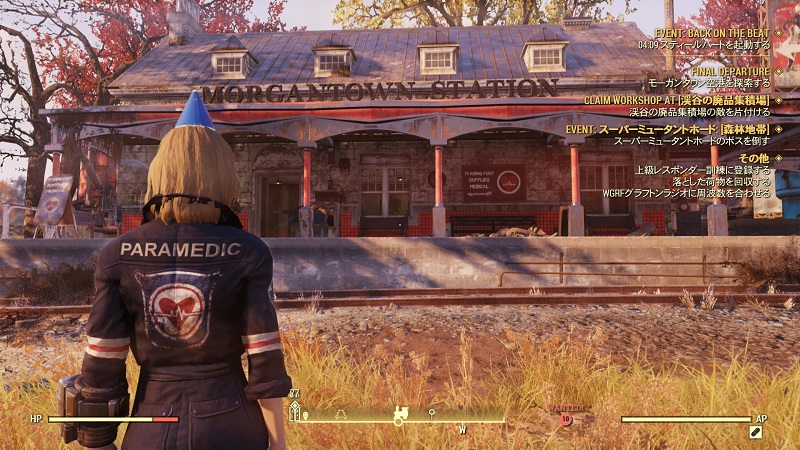
Task: Click the train station marker on the compass
Action: tap(400, 411)
